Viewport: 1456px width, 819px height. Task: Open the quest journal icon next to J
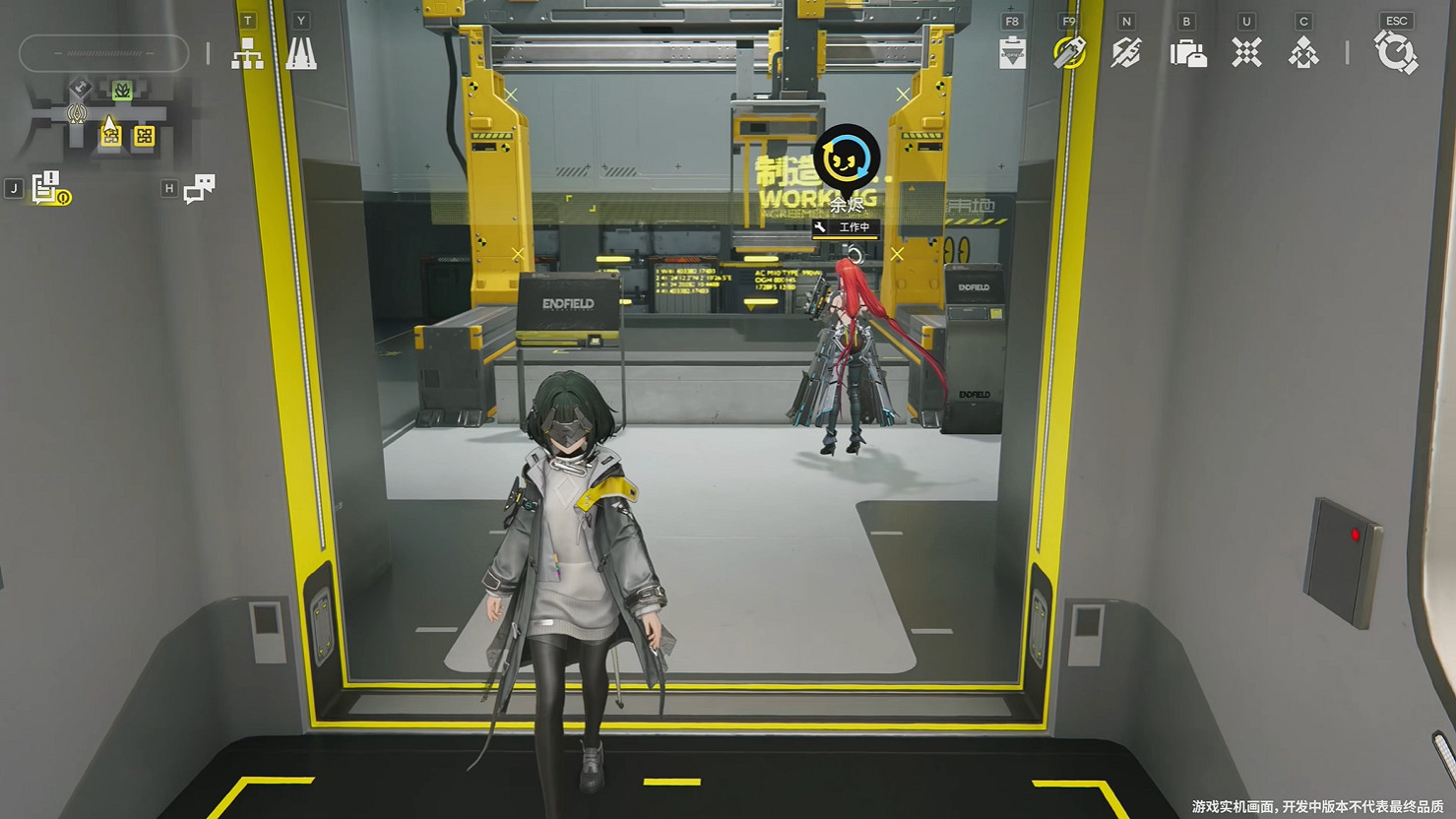click(x=44, y=185)
